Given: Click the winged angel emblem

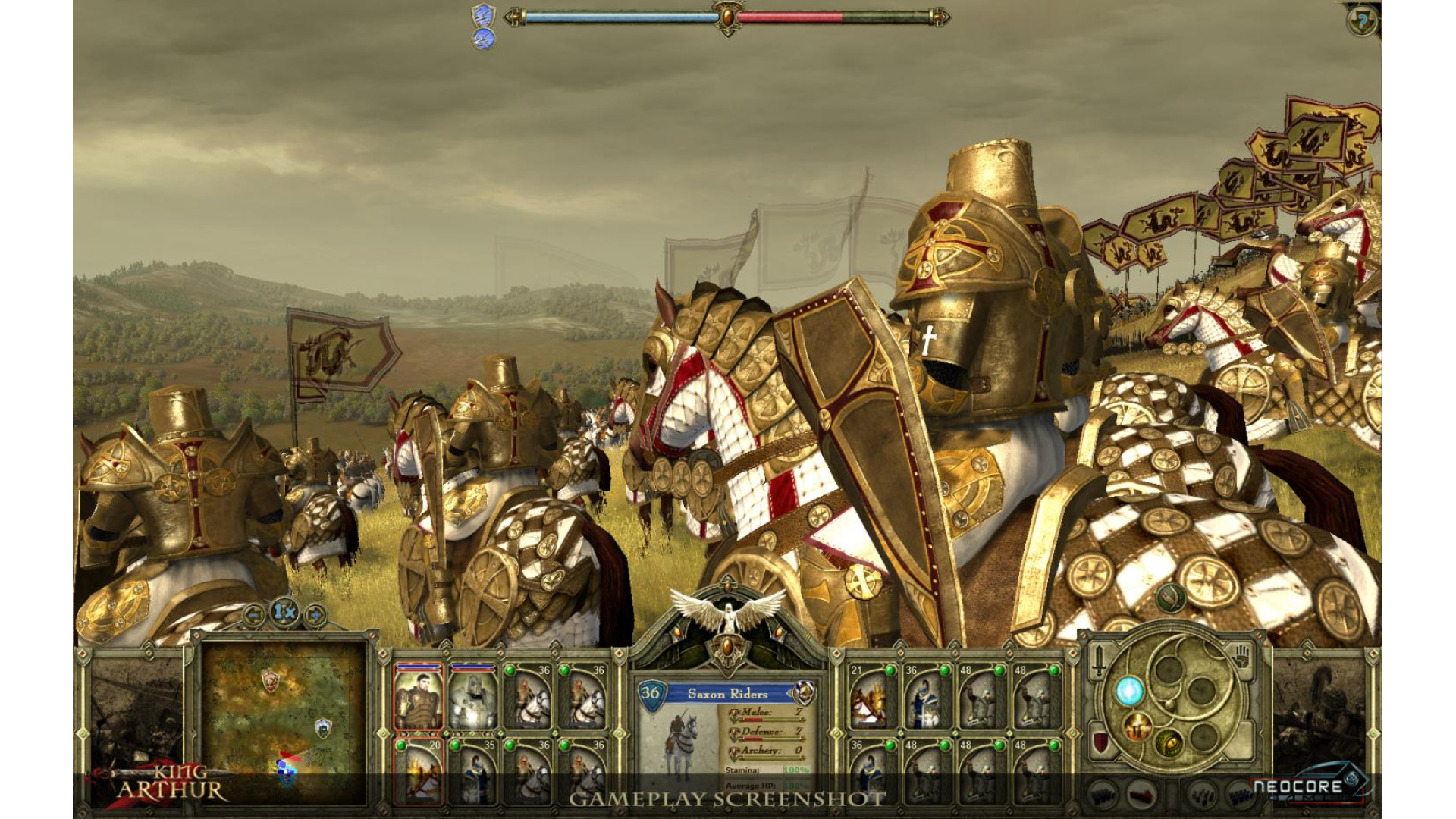Looking at the screenshot, I should pos(727,611).
